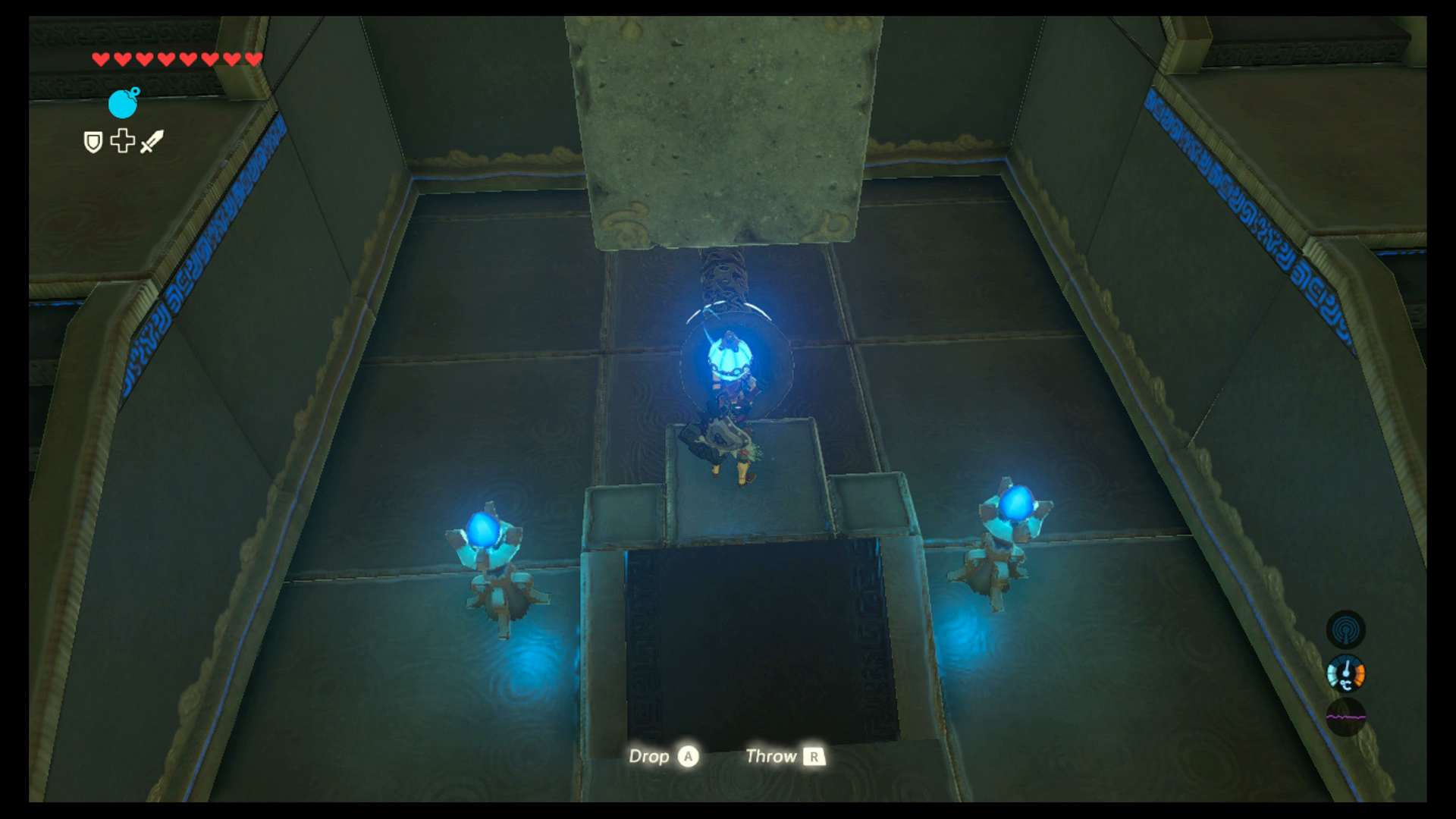The height and width of the screenshot is (819, 1456).
Task: Select the Remote Bomb rune icon
Action: (x=121, y=105)
